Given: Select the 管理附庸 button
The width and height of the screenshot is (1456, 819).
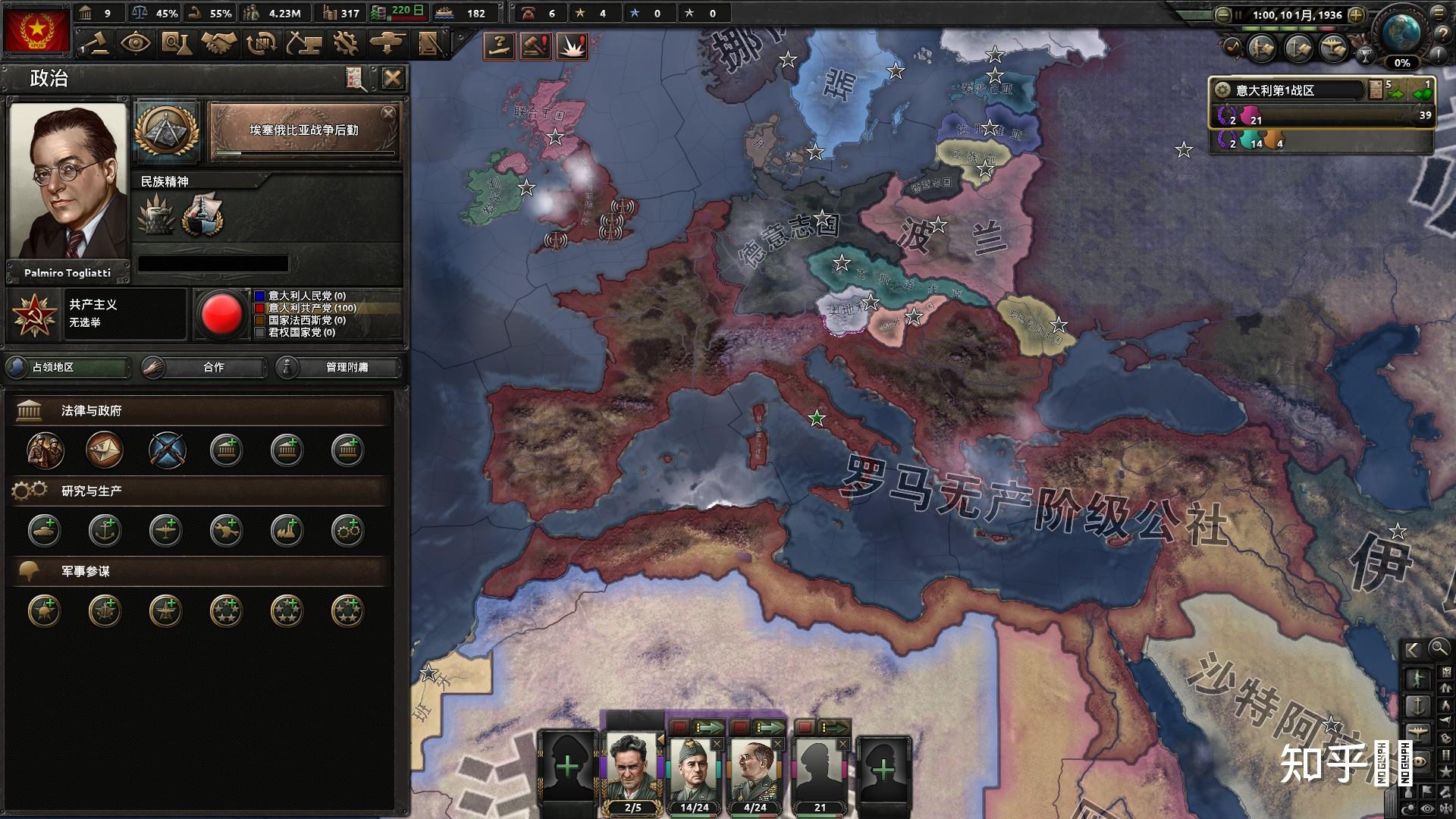Looking at the screenshot, I should point(338,368).
